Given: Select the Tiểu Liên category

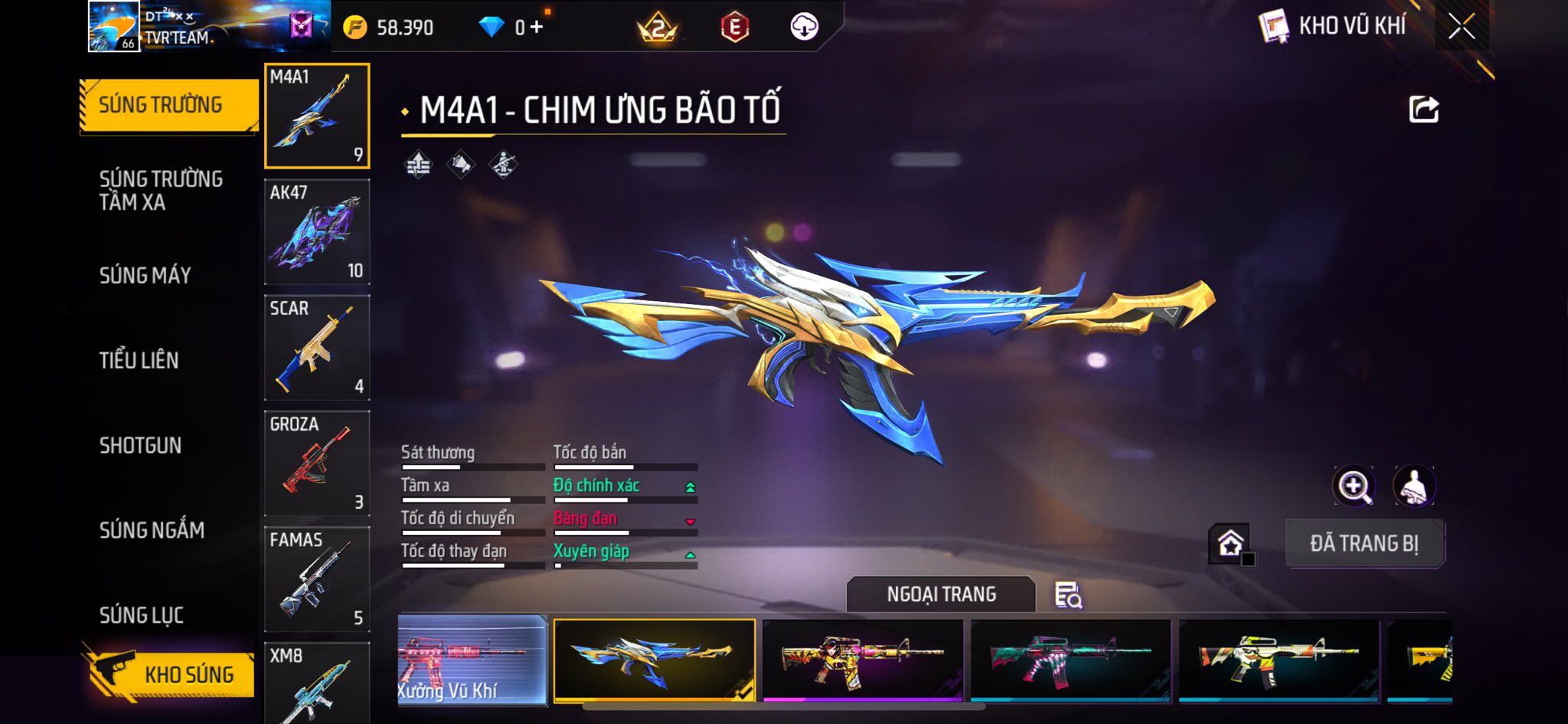Looking at the screenshot, I should click(x=139, y=360).
